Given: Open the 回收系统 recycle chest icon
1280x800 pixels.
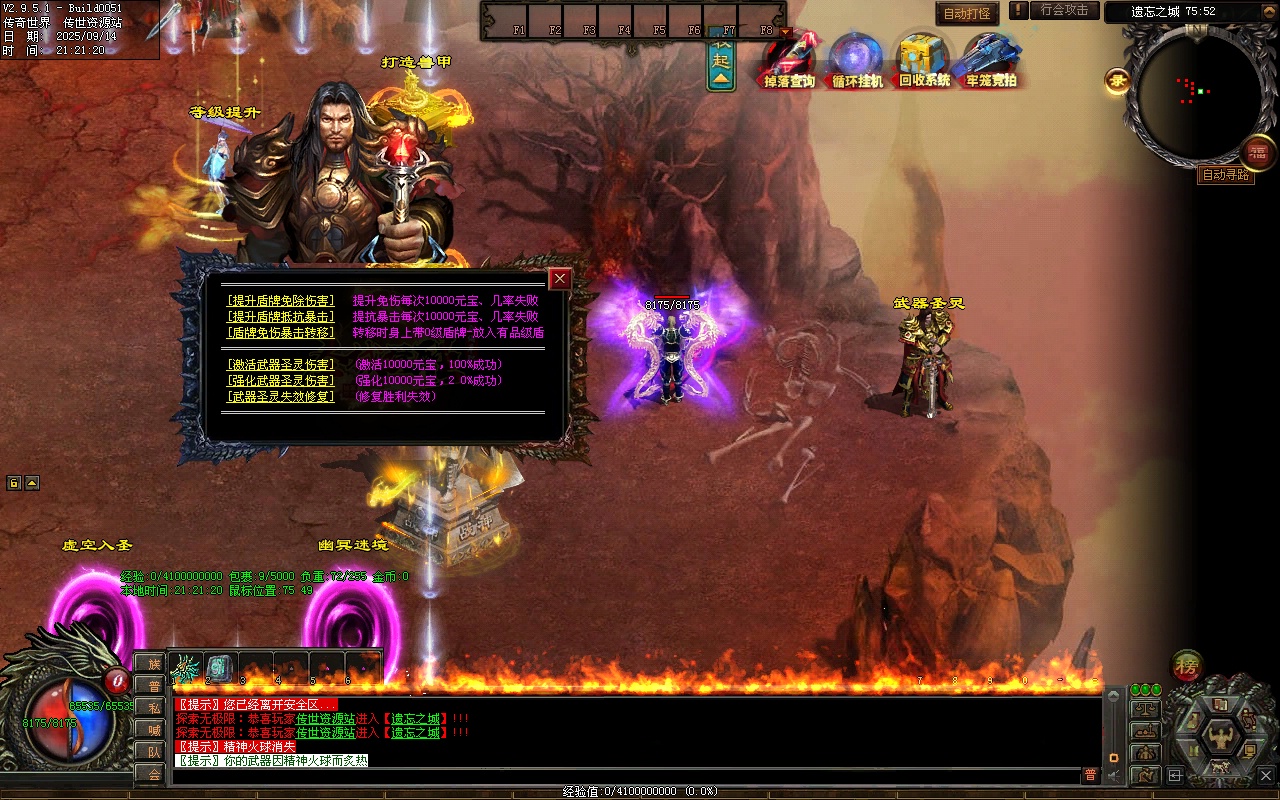Looking at the screenshot, I should coord(924,60).
